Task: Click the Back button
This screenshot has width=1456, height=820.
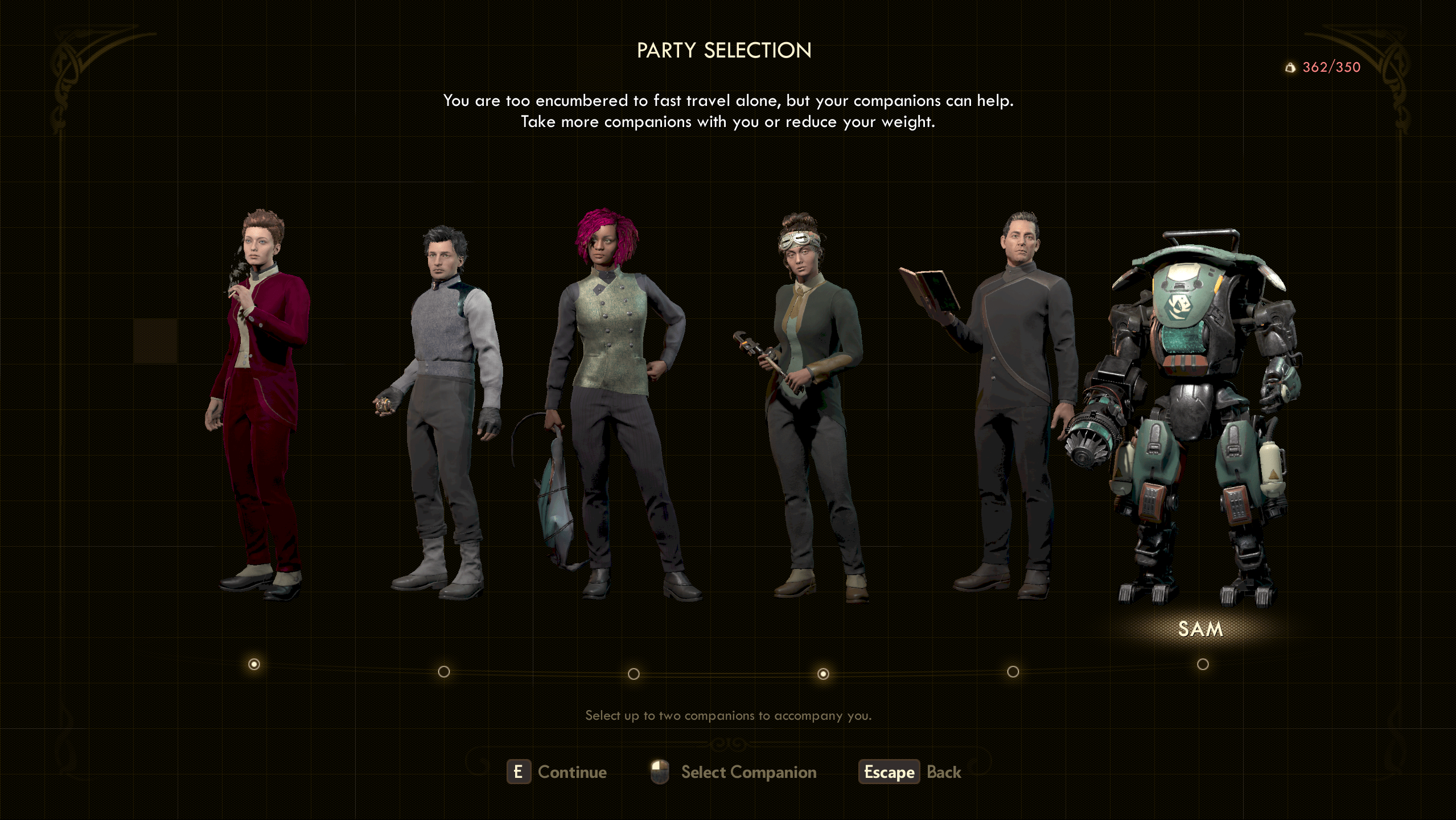Action: tap(944, 772)
